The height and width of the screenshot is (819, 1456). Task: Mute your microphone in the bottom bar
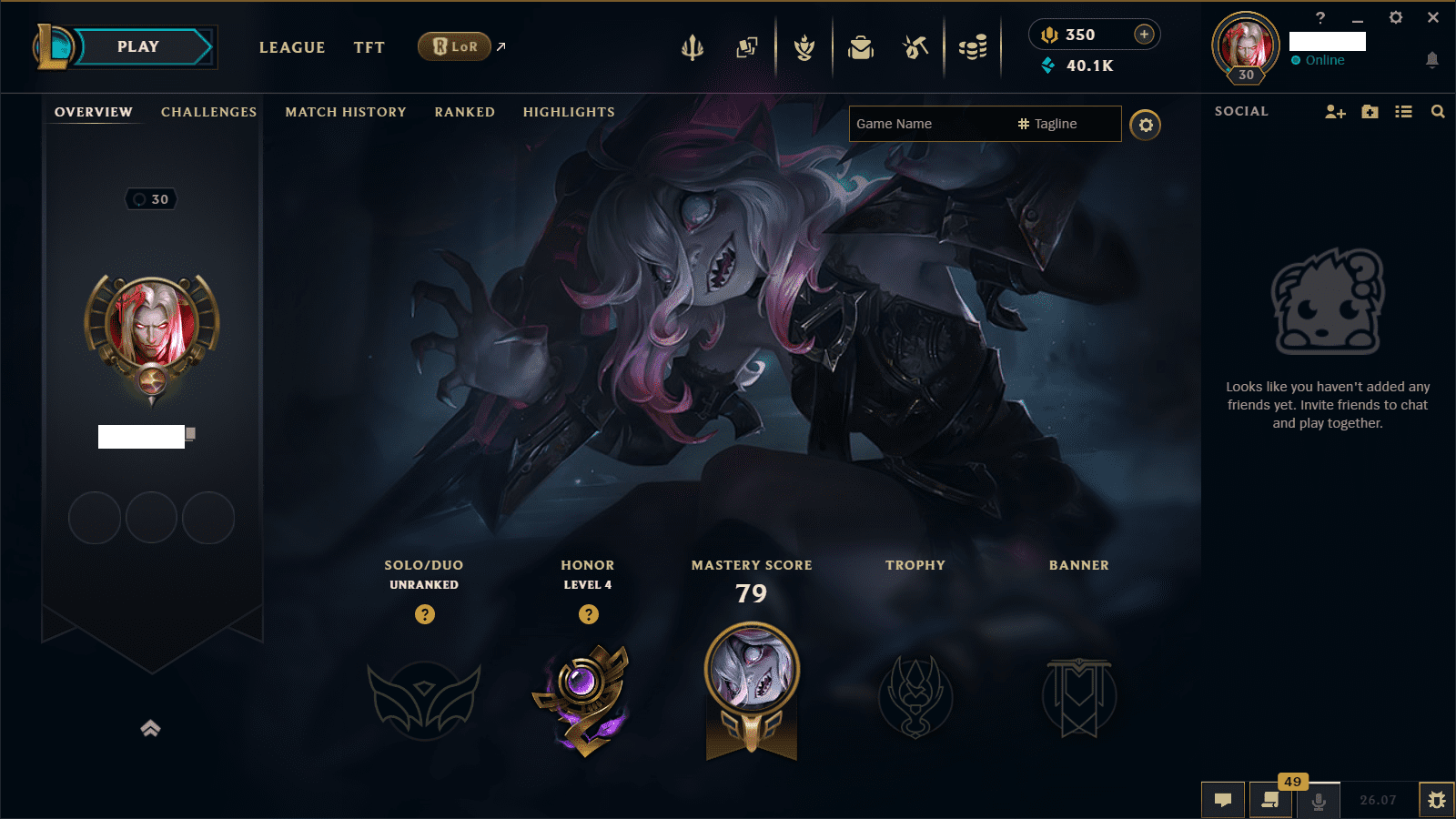point(1317,802)
